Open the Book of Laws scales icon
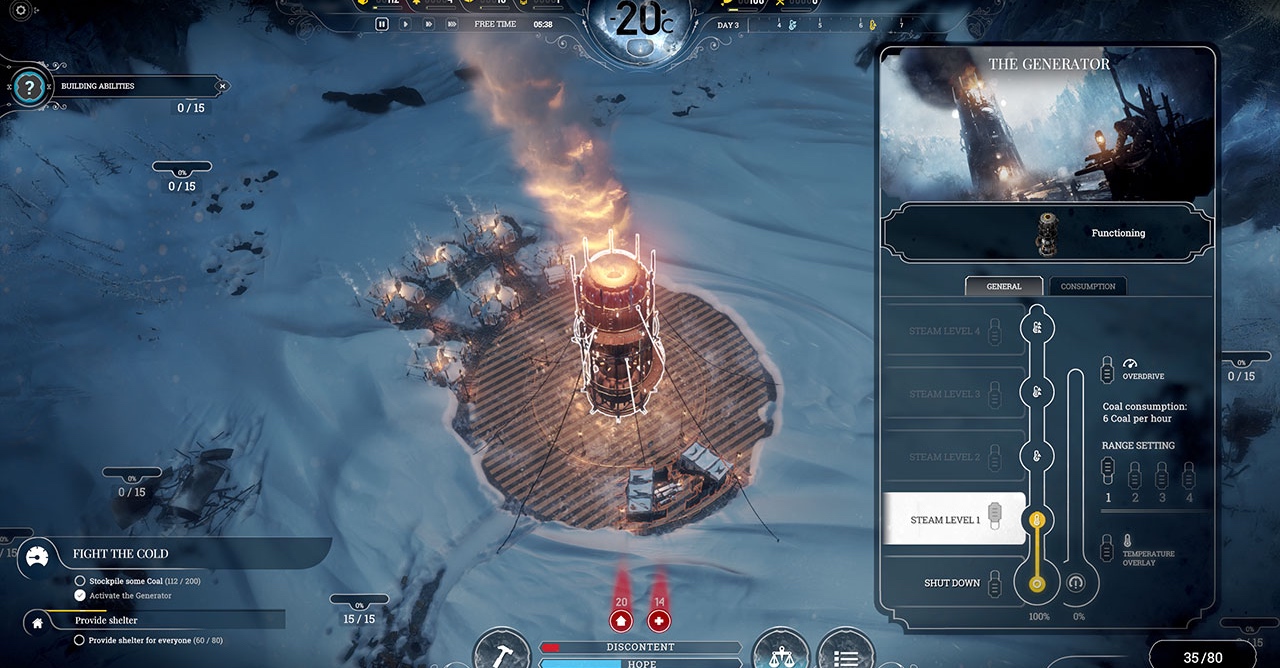 tap(780, 654)
